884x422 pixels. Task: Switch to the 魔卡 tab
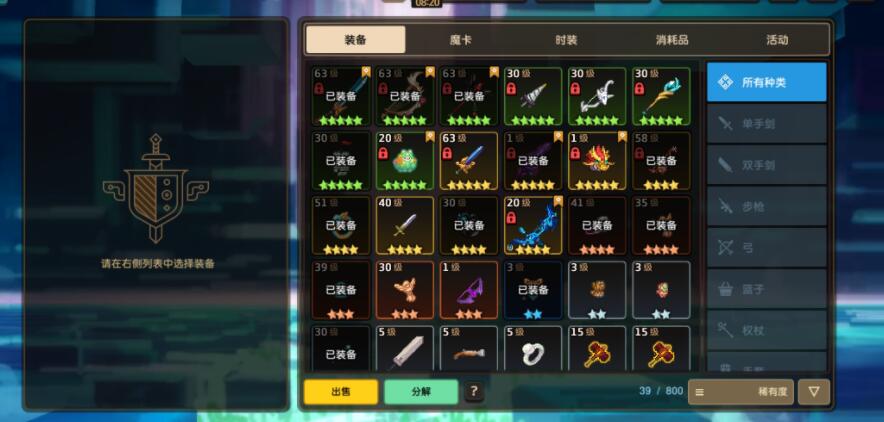pos(460,40)
